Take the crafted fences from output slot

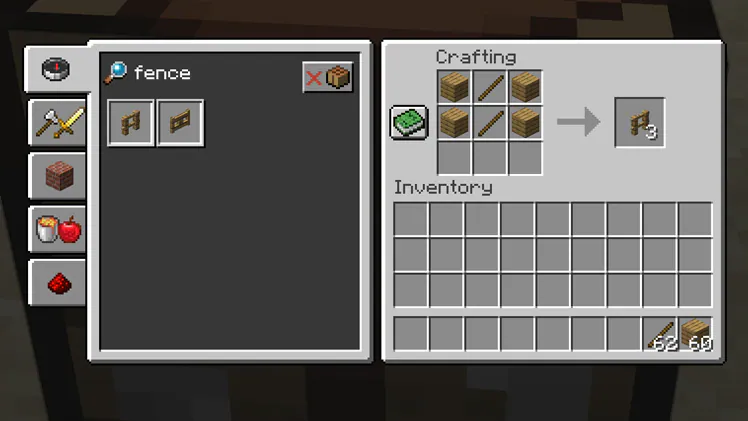(640, 123)
